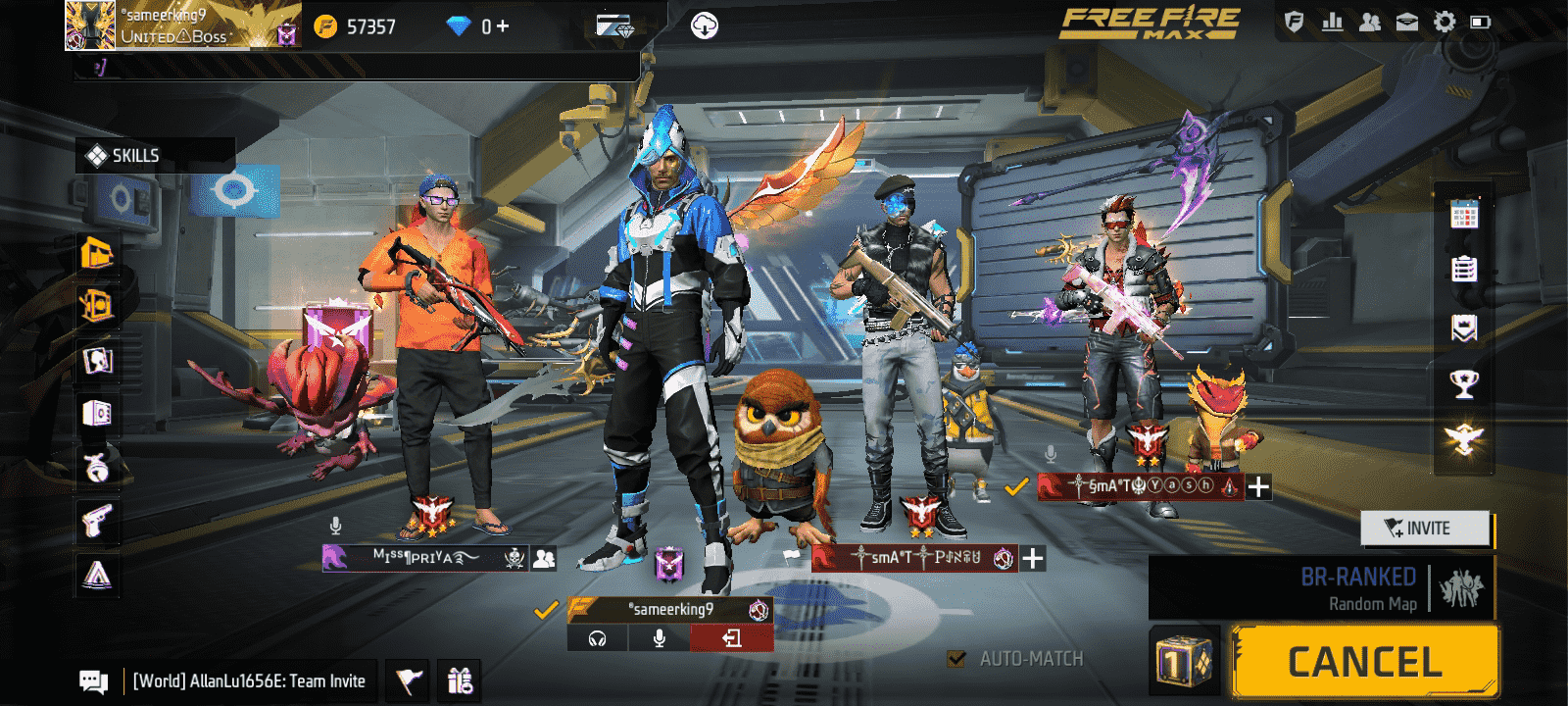1568x706 pixels.
Task: Open the settings gear
Action: click(x=1445, y=23)
